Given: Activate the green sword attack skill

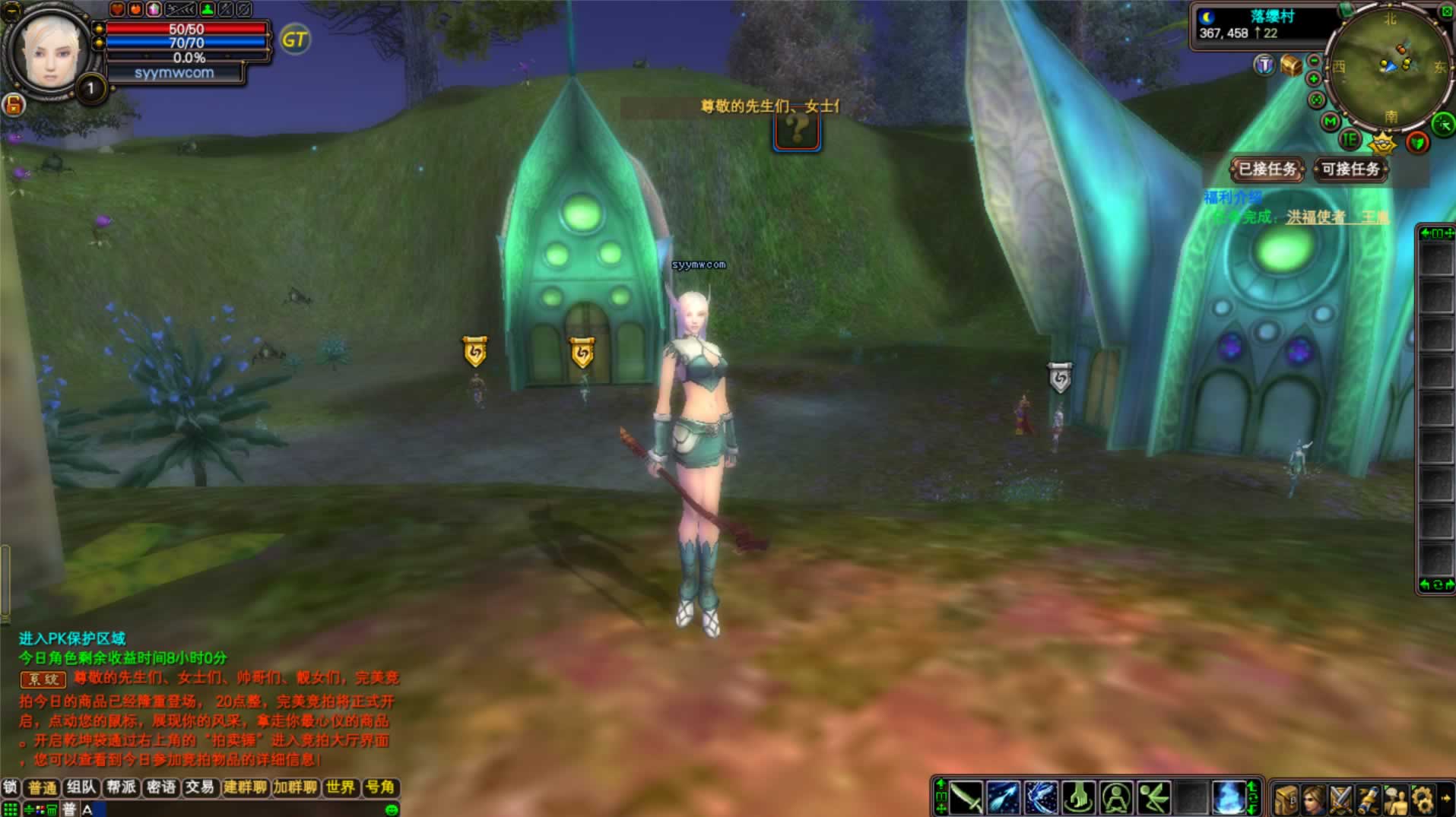Looking at the screenshot, I should coord(966,799).
